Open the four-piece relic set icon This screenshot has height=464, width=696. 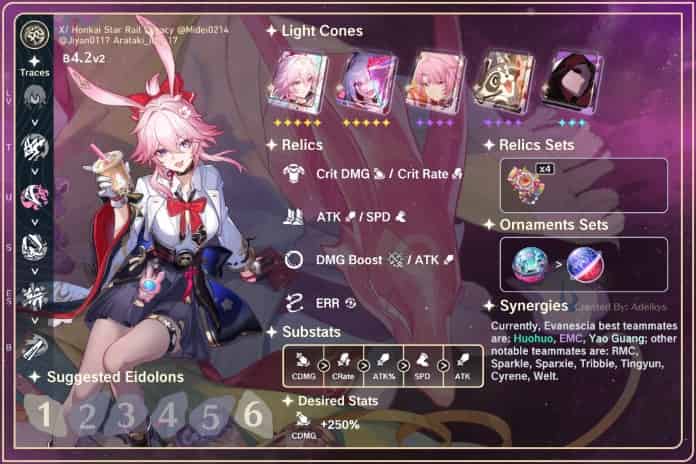tap(527, 186)
